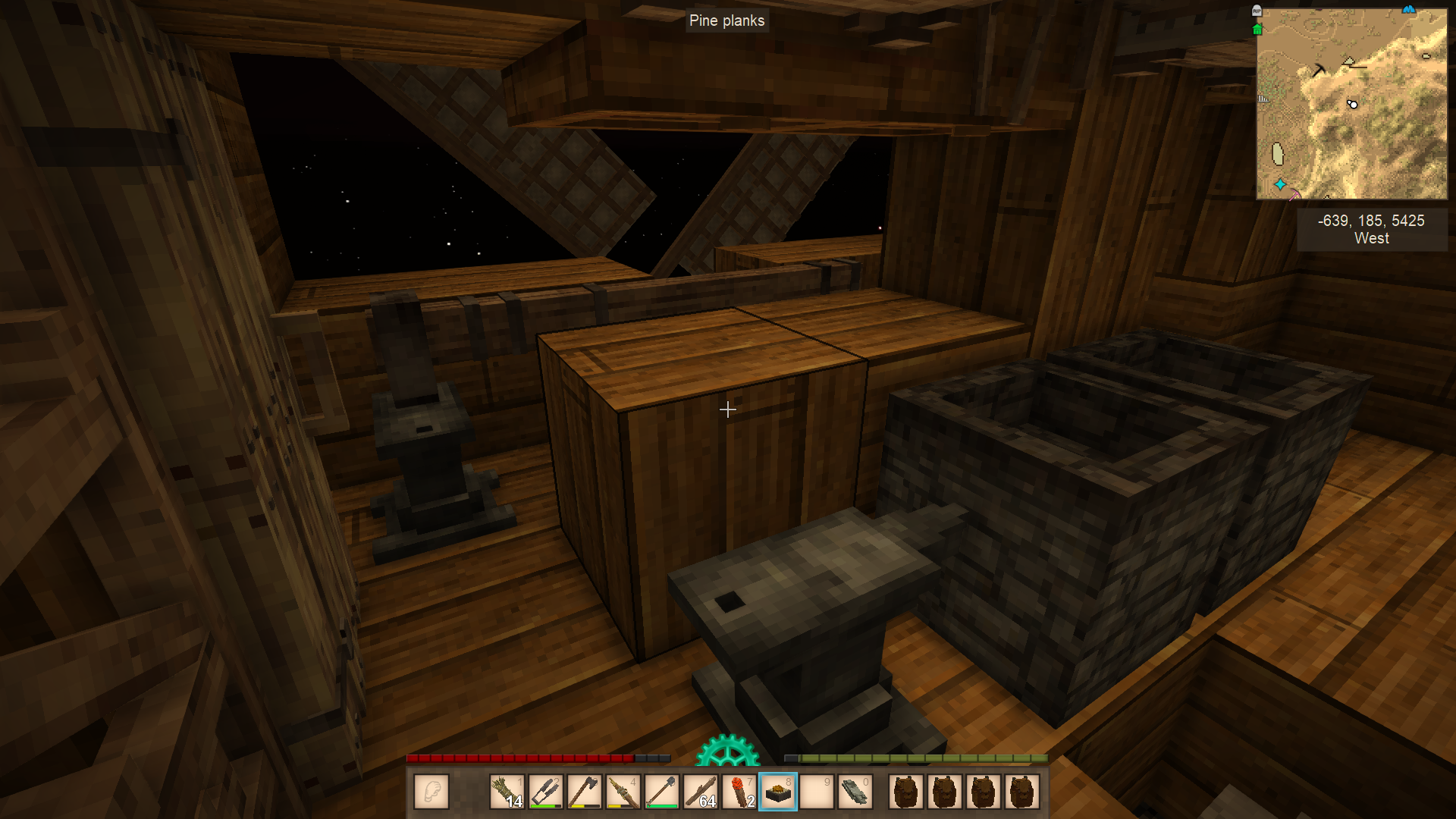Screen dimensions: 1456x819
Task: Pick the torch slot holding 2 torches
Action: (x=739, y=792)
